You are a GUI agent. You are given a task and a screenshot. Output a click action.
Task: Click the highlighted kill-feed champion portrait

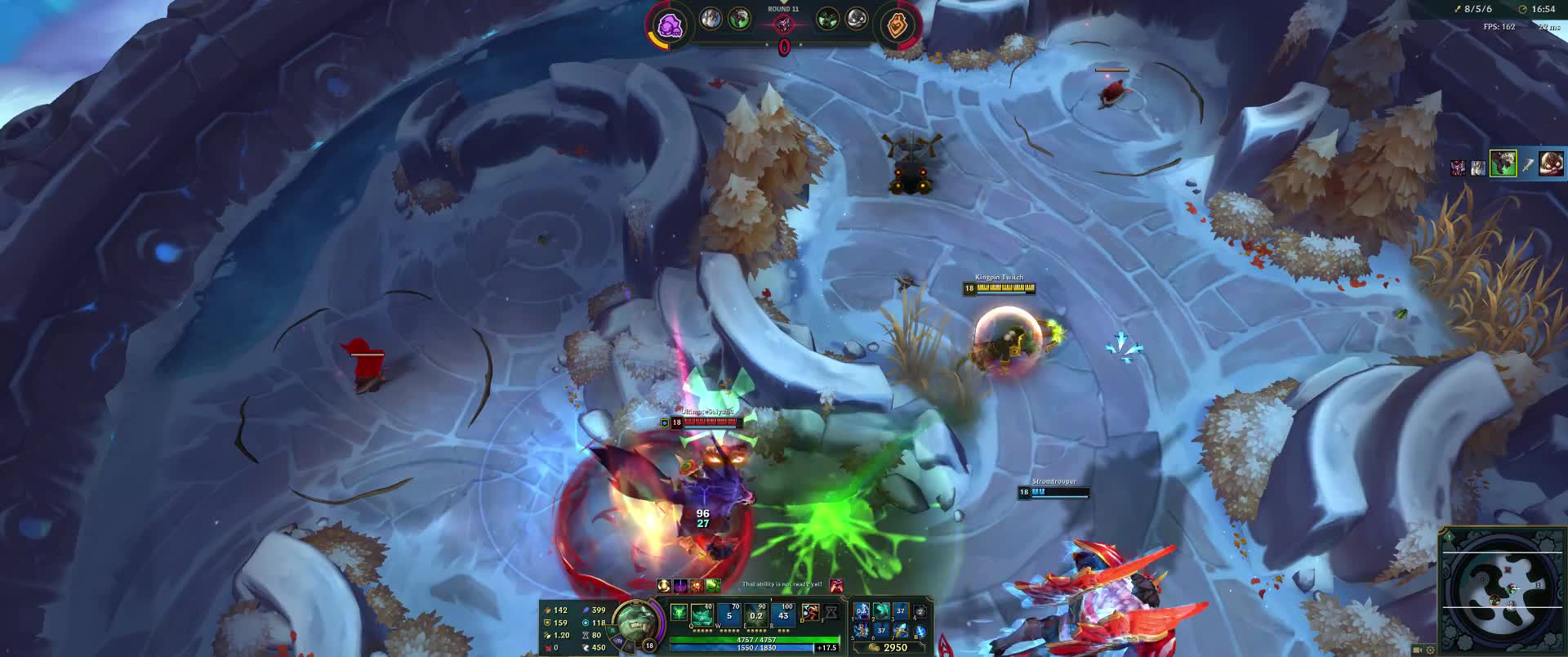1503,163
